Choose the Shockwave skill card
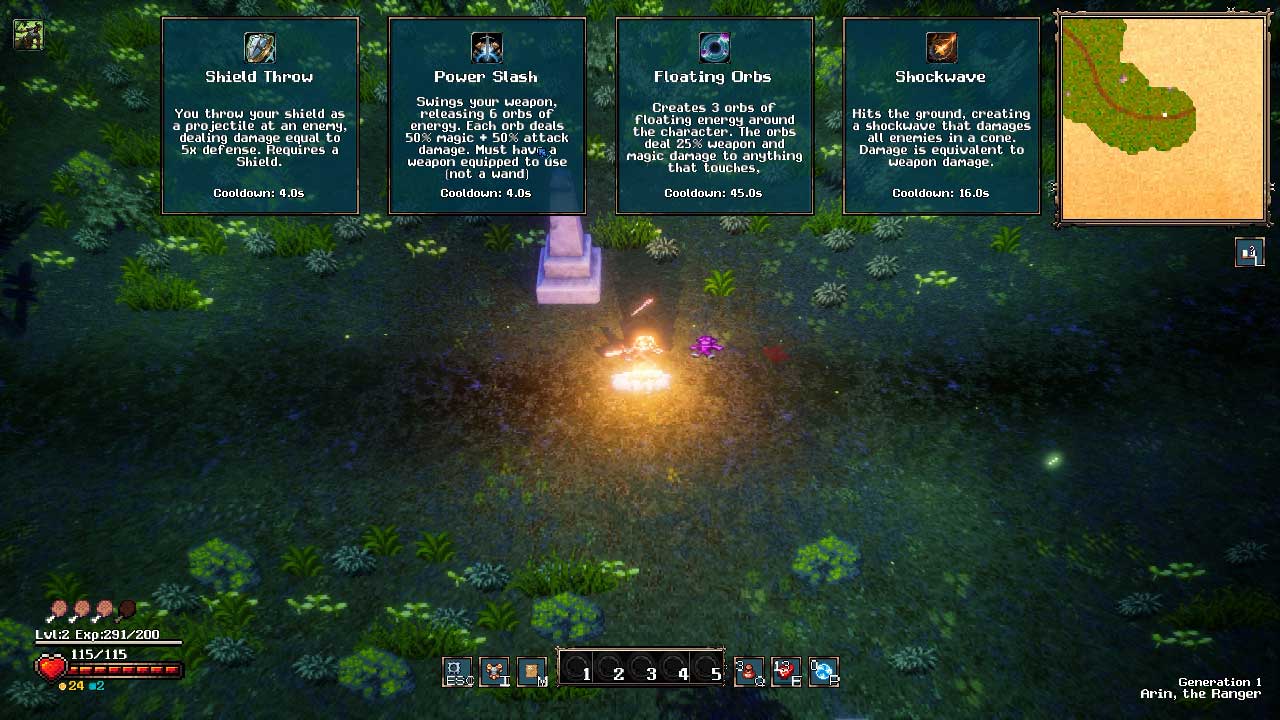This screenshot has height=720, width=1280. point(941,116)
